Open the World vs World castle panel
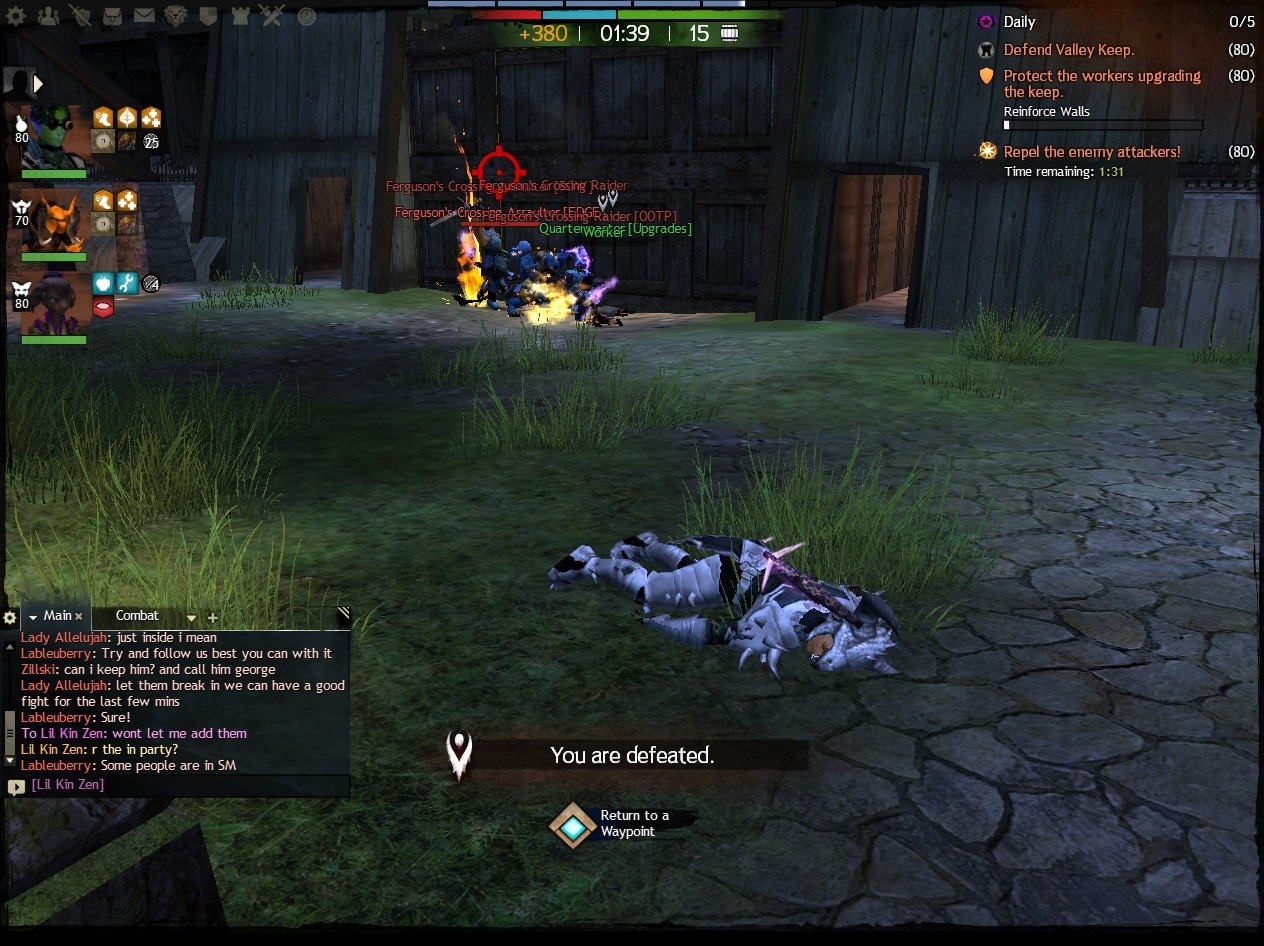The height and width of the screenshot is (946, 1264). point(240,16)
